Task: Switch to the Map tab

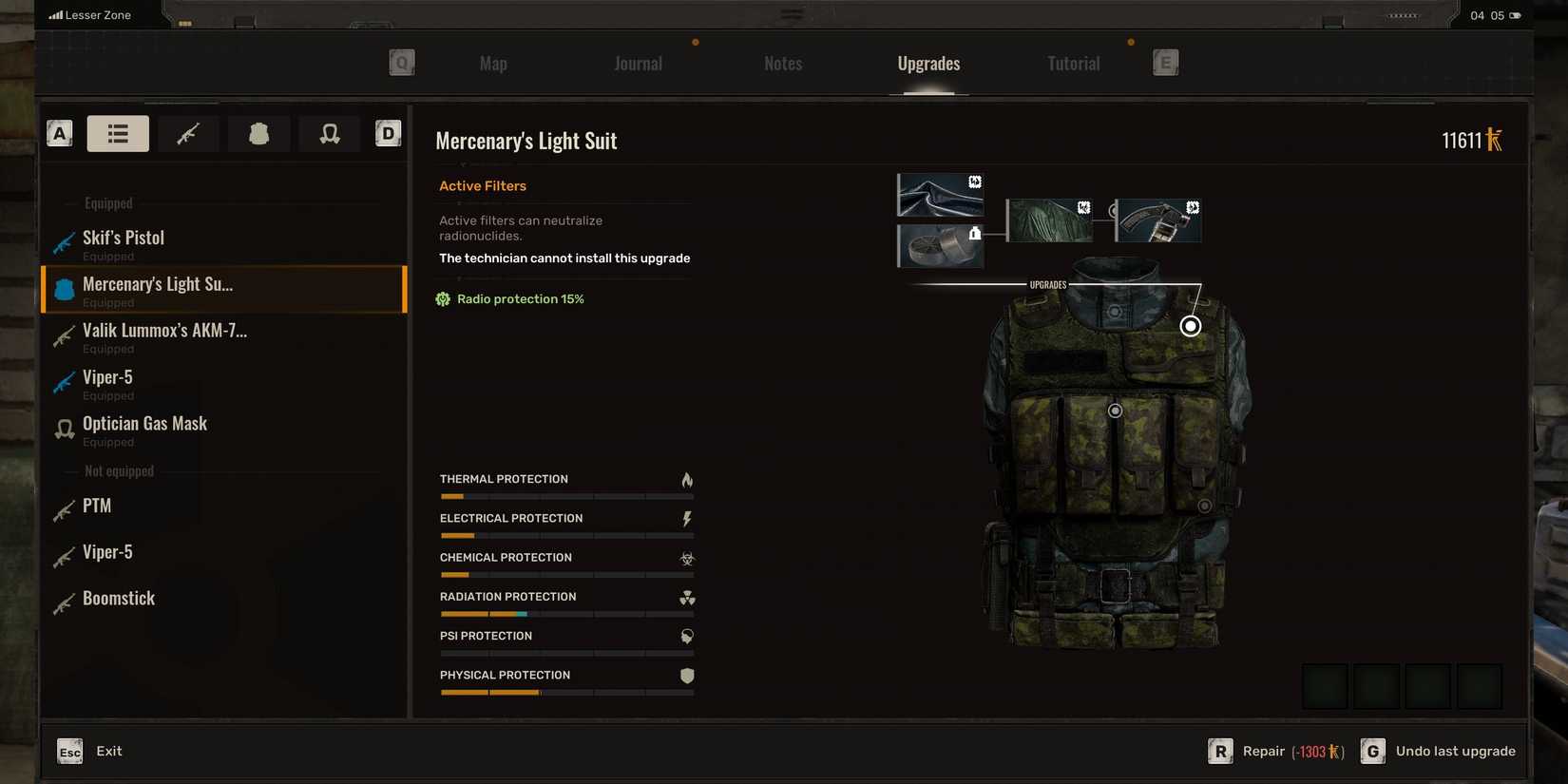Action: [492, 63]
